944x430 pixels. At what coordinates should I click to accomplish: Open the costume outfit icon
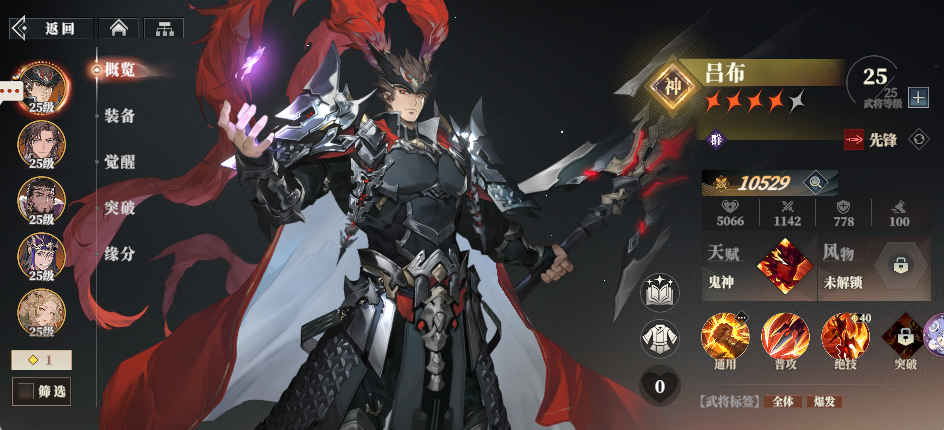click(x=659, y=338)
